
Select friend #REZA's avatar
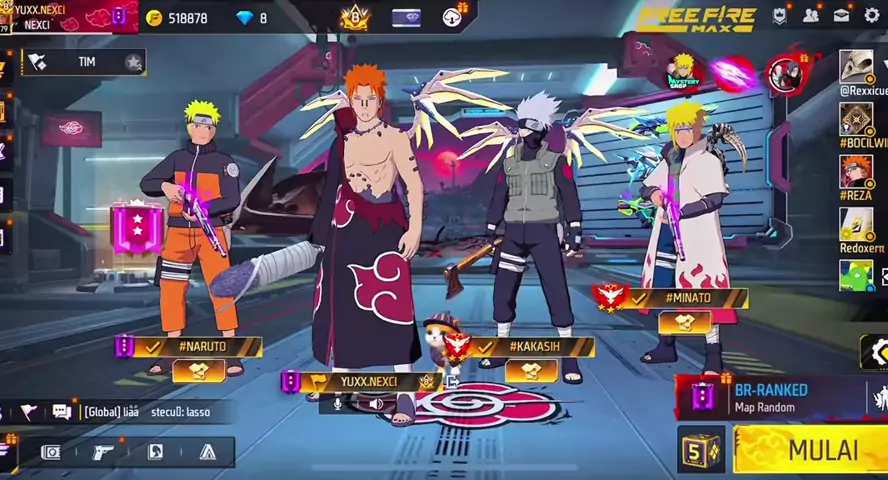[856, 172]
